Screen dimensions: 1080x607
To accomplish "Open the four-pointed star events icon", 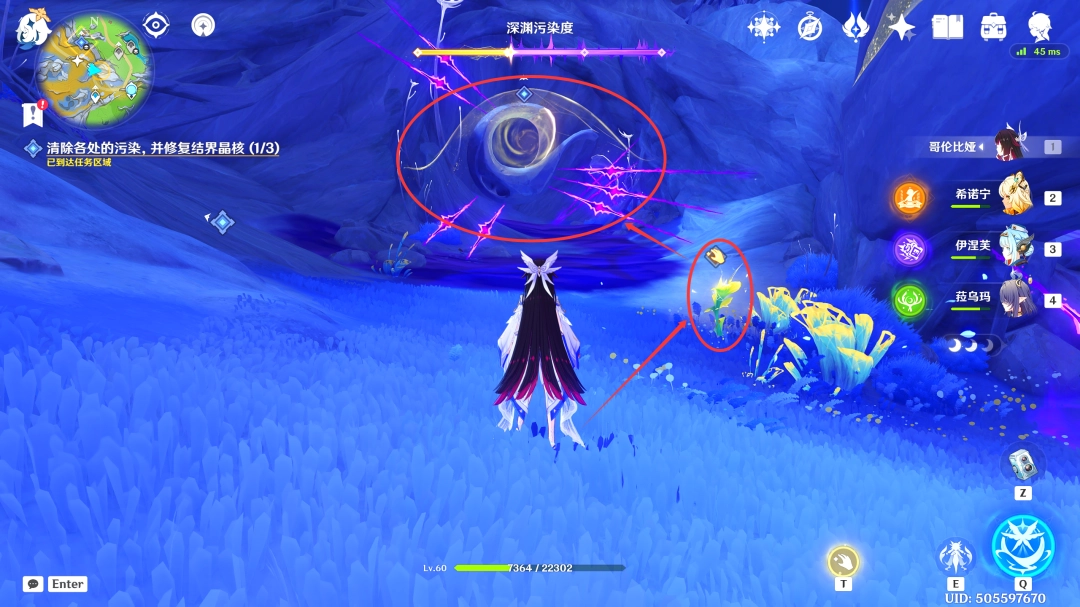I will (x=764, y=27).
